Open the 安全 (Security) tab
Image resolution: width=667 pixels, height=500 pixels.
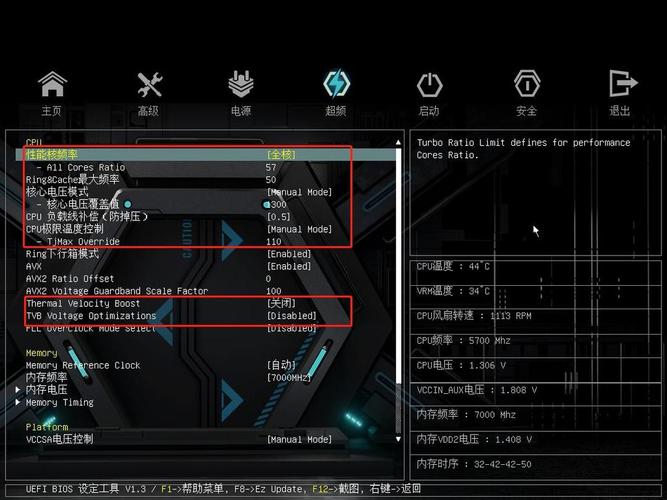(x=527, y=93)
